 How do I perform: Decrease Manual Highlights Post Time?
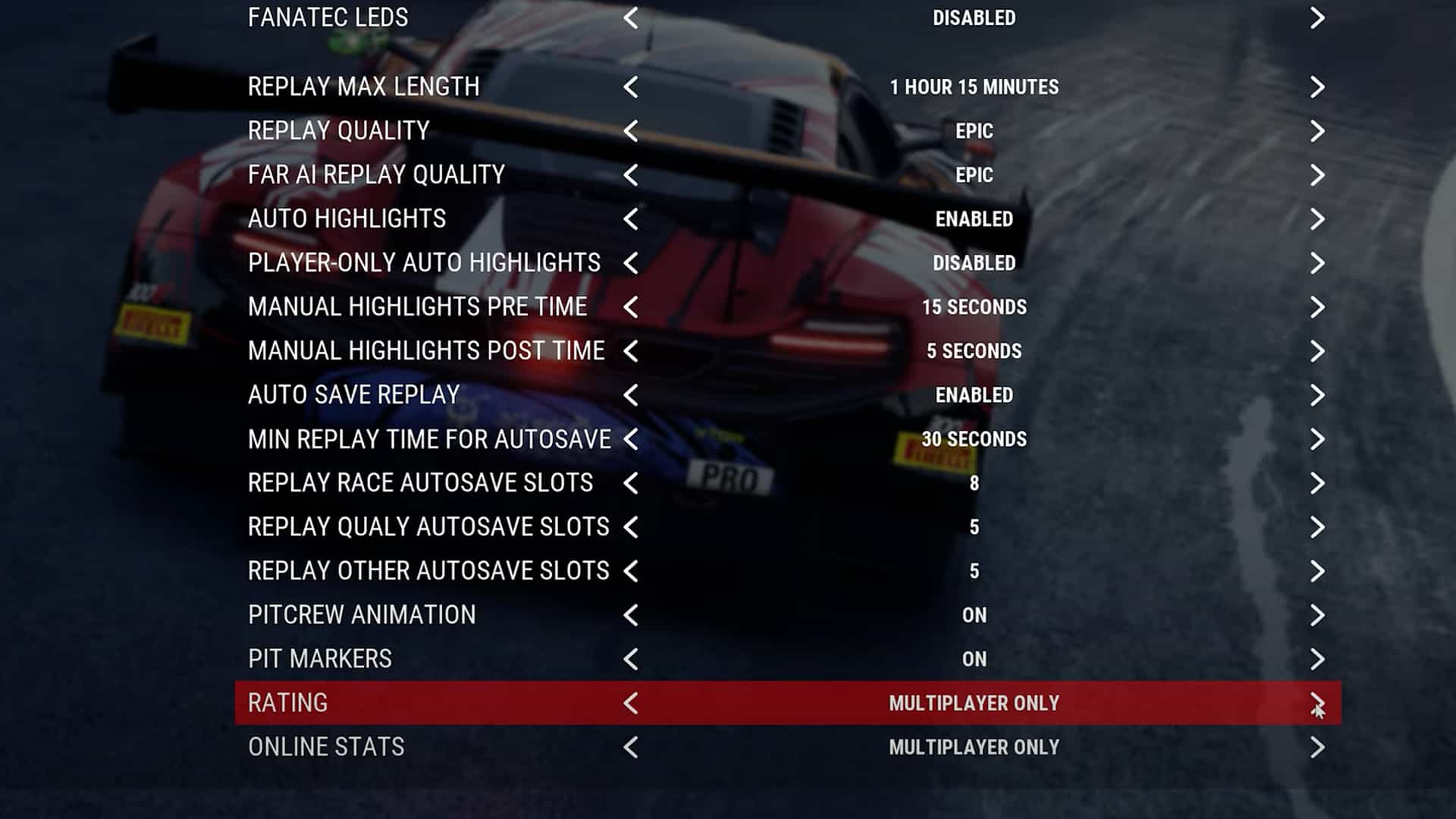point(632,350)
